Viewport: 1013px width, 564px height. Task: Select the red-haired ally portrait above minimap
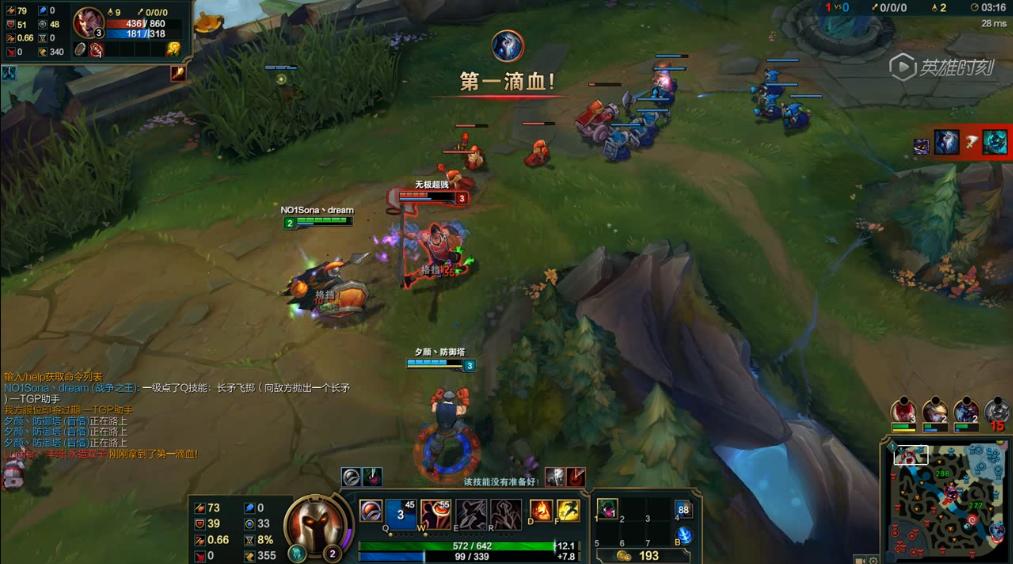(904, 411)
